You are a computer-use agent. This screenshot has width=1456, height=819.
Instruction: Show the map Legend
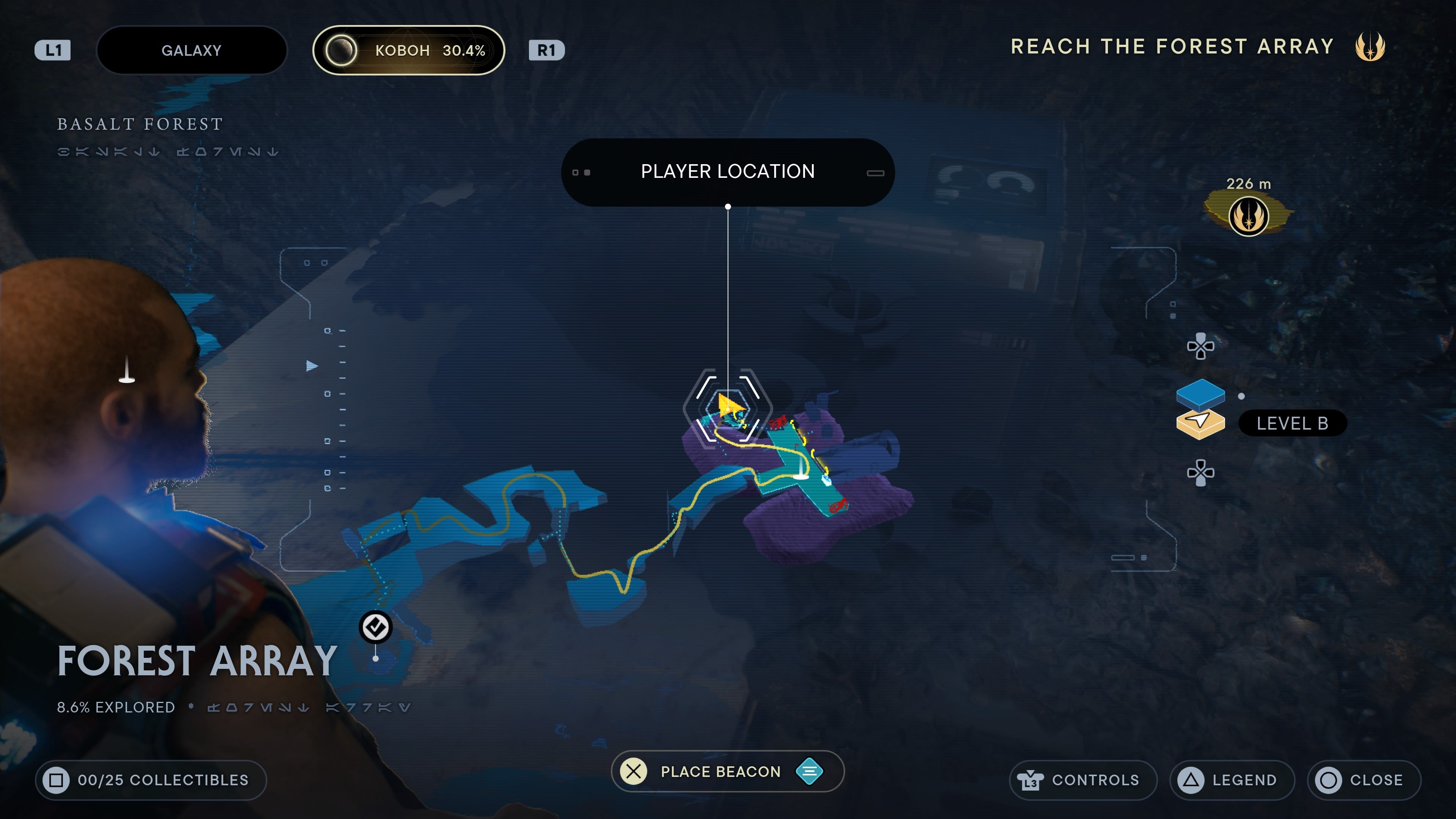(x=1231, y=780)
